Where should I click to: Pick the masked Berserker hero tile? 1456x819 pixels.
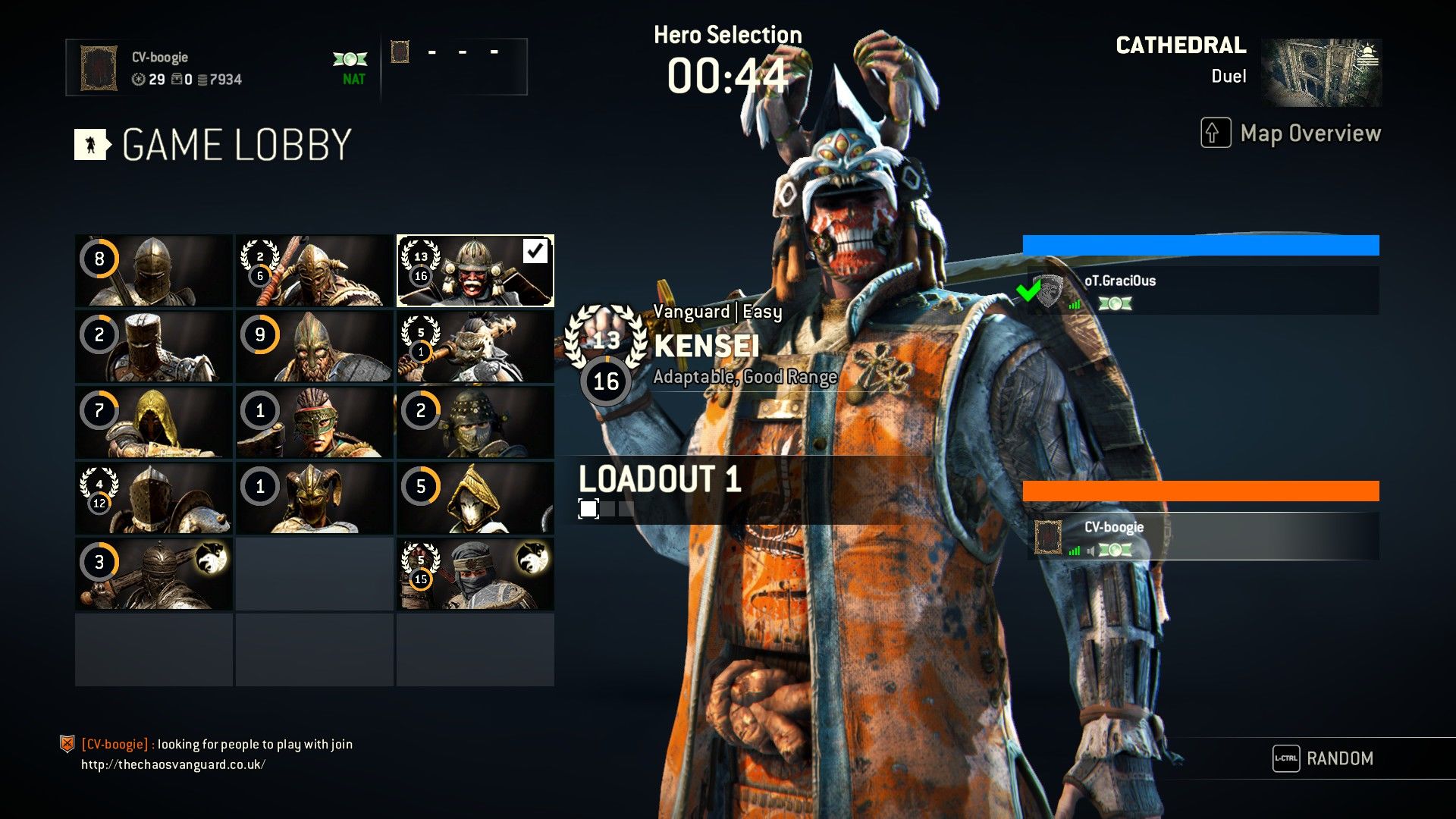(315, 422)
